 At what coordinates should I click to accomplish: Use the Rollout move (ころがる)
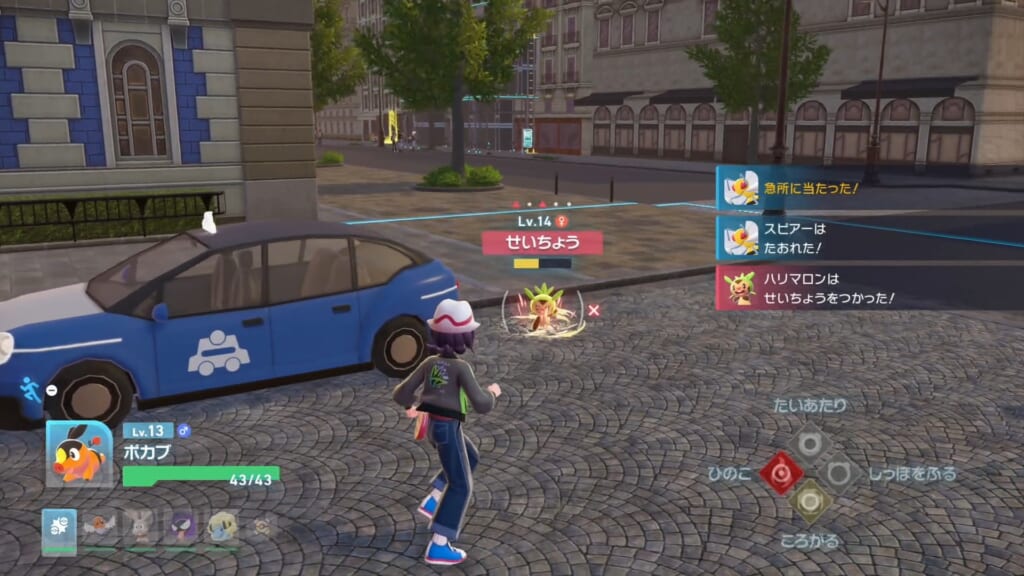coord(808,501)
